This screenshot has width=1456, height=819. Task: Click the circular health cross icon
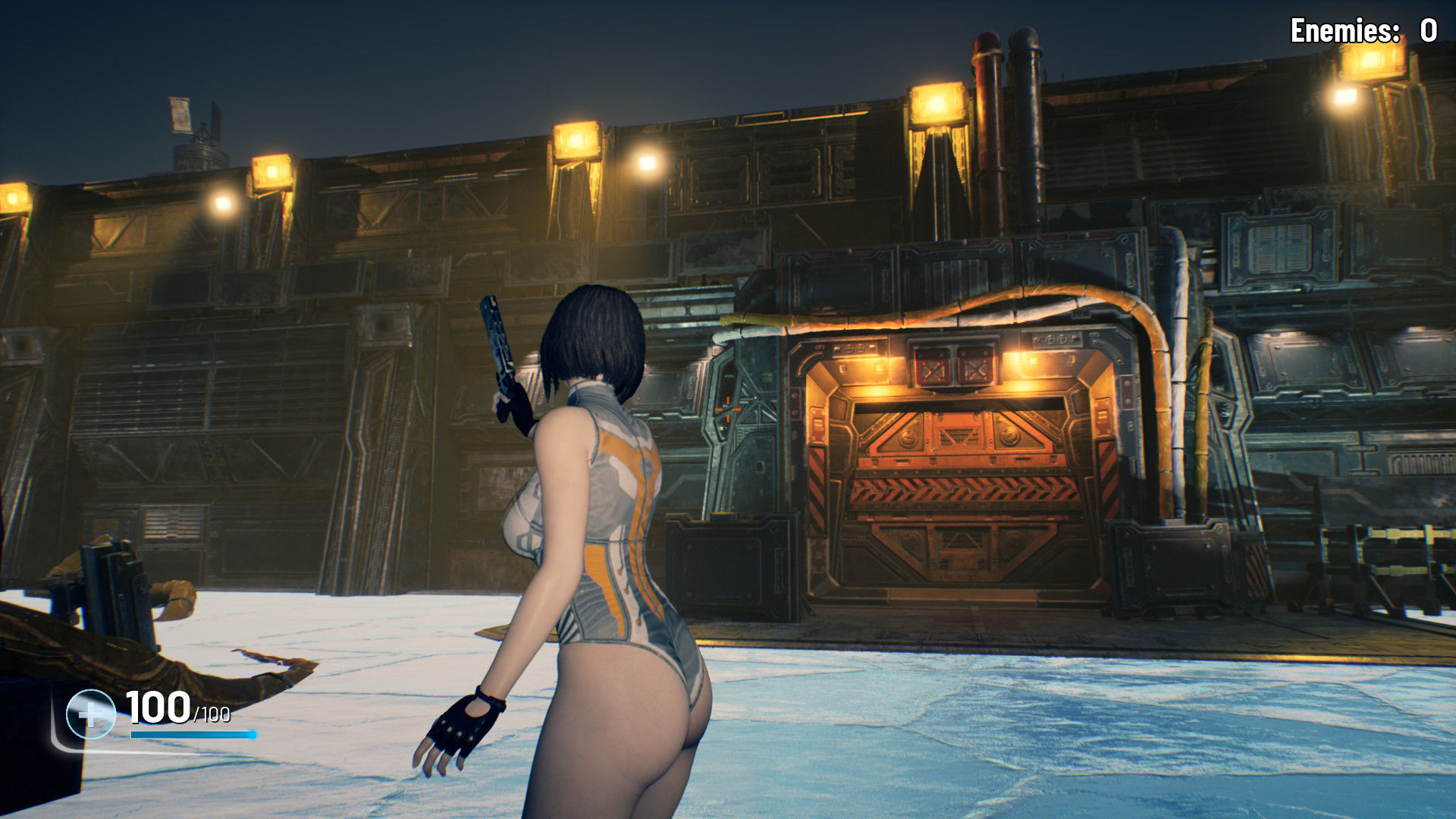[90, 714]
